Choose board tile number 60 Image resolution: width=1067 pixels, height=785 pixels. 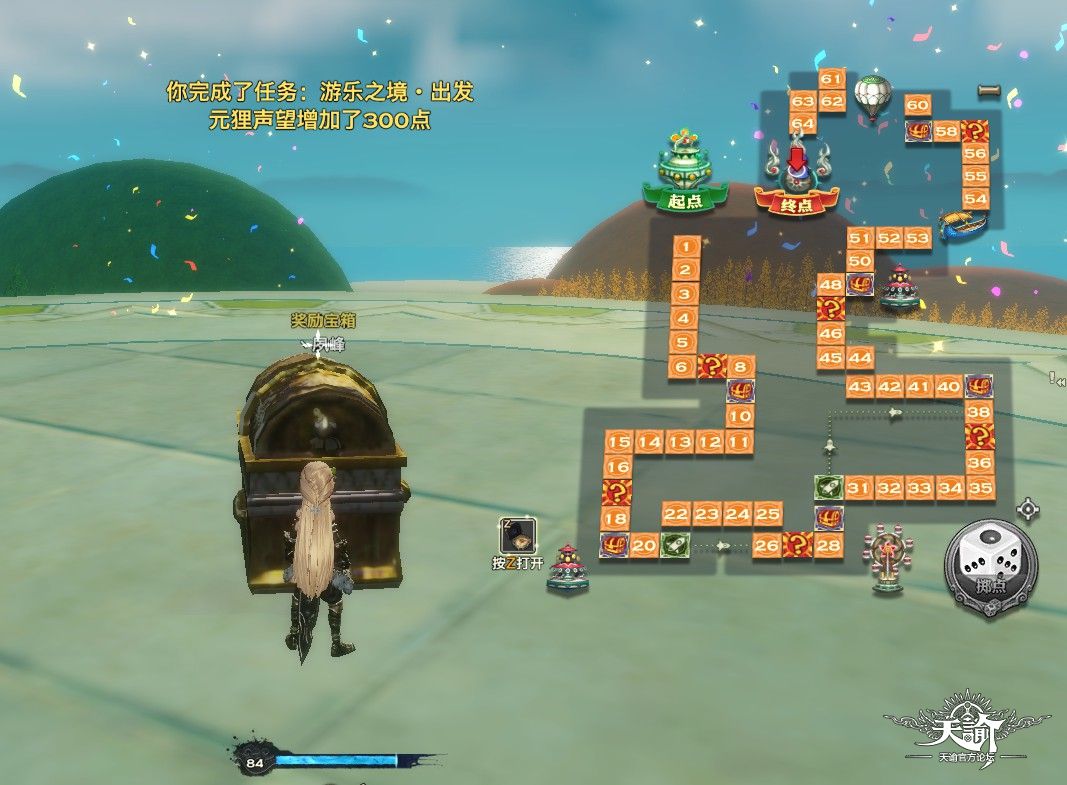click(x=917, y=105)
